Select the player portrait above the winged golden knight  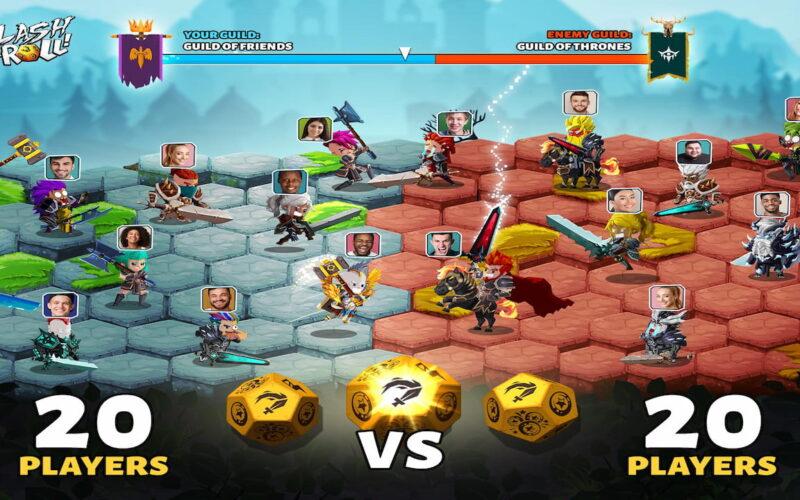(x=362, y=244)
